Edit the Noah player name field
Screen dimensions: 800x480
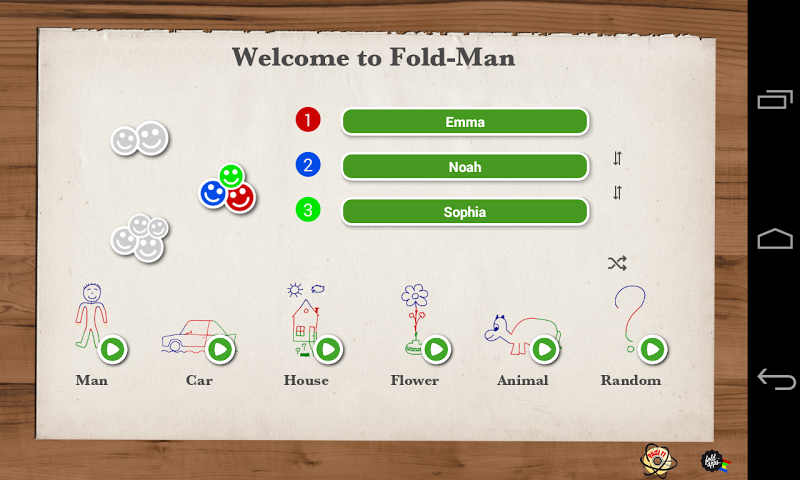point(465,167)
